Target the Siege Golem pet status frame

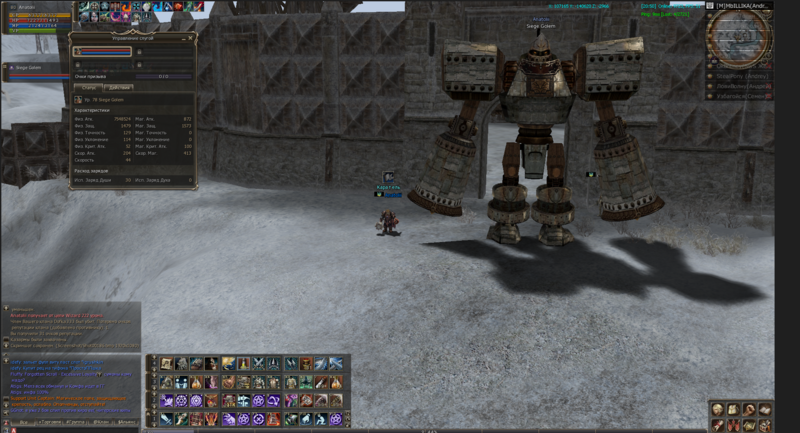36,68
